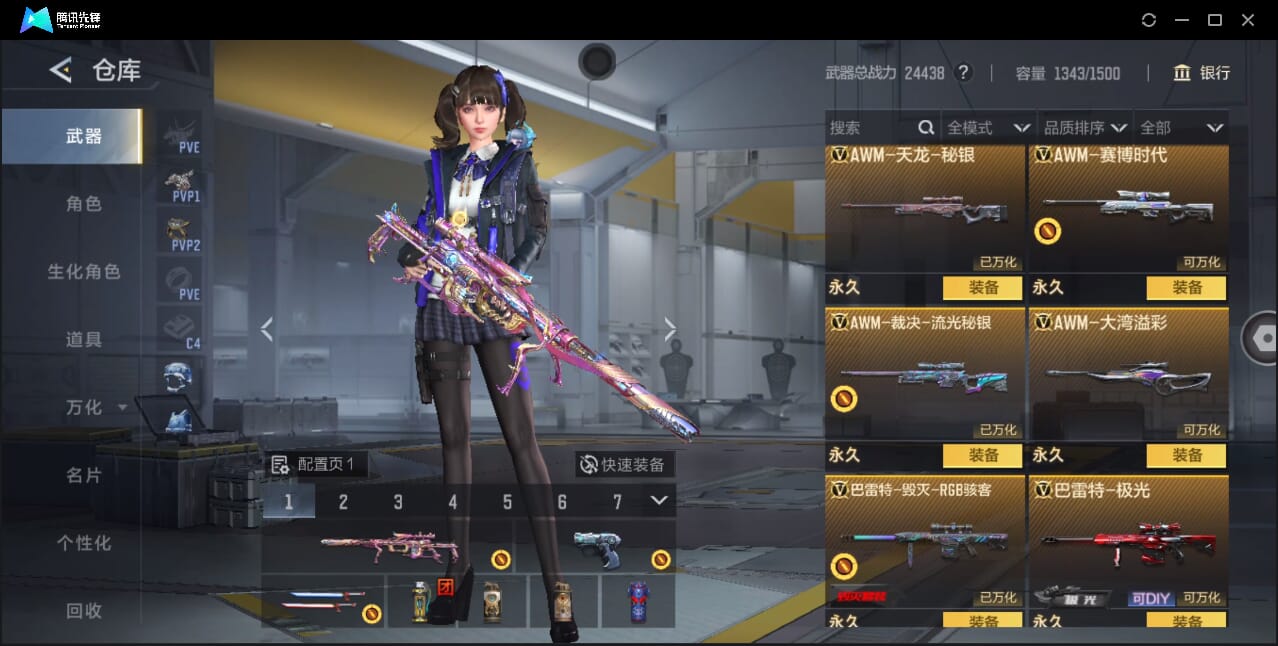This screenshot has height=646, width=1278.
Task: Equip the AWM-天龙-秘银 rifle
Action: pyautogui.click(x=982, y=288)
